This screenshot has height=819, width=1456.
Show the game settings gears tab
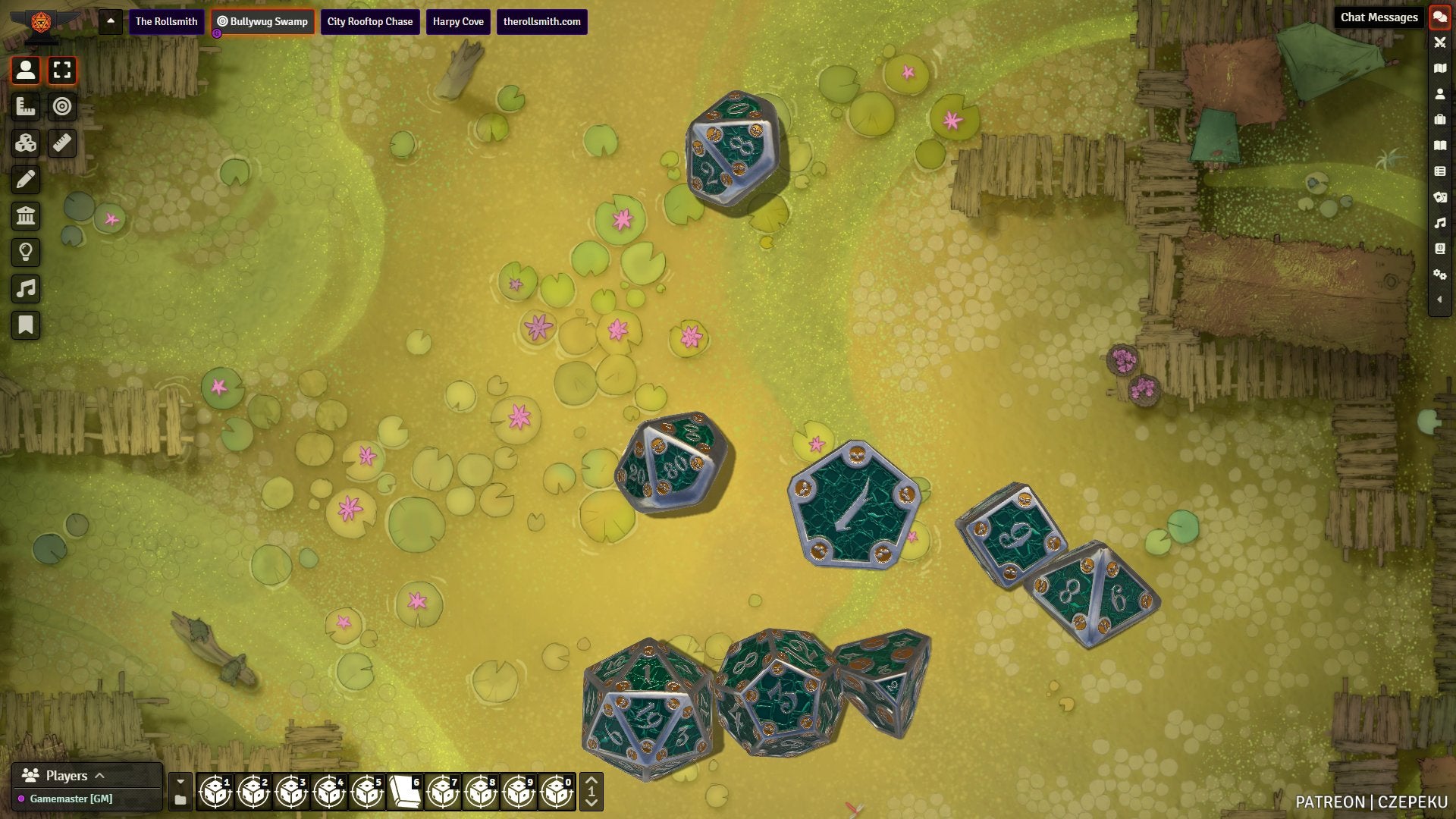click(x=1439, y=275)
